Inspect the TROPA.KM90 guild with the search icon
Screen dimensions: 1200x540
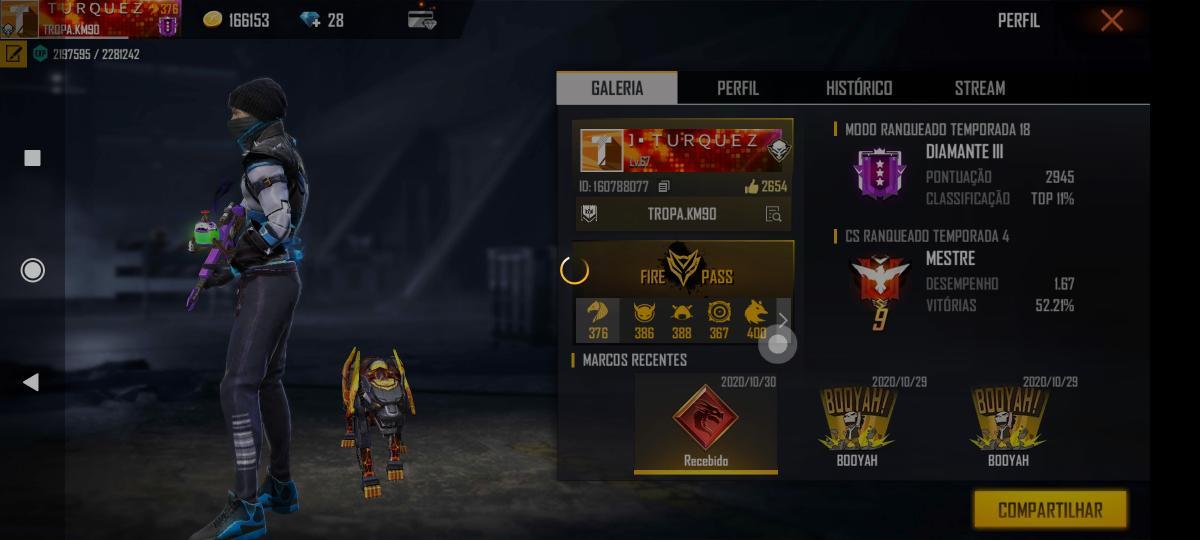773,214
